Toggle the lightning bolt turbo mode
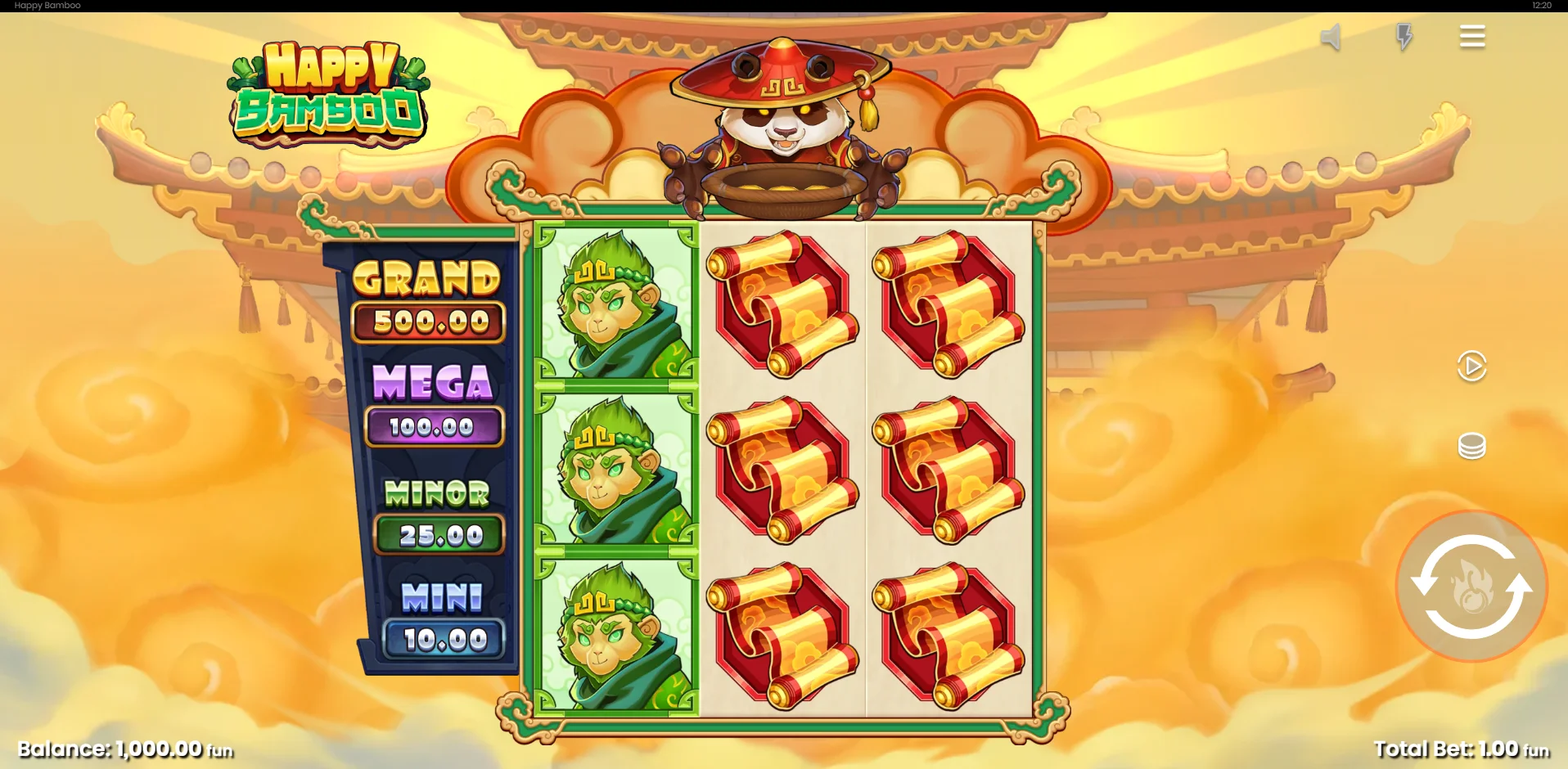 pos(1404,37)
